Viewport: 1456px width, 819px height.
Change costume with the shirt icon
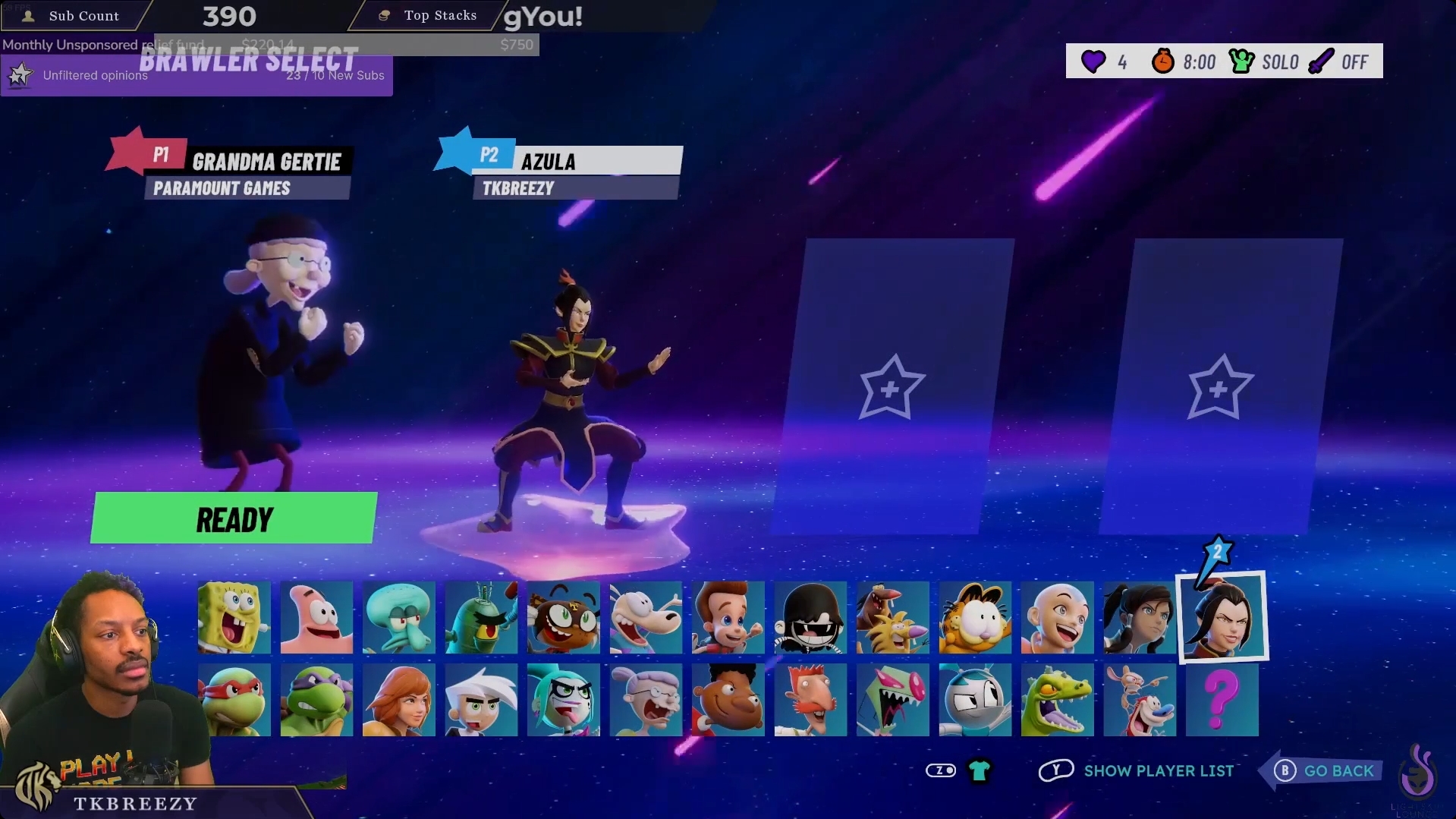[979, 770]
